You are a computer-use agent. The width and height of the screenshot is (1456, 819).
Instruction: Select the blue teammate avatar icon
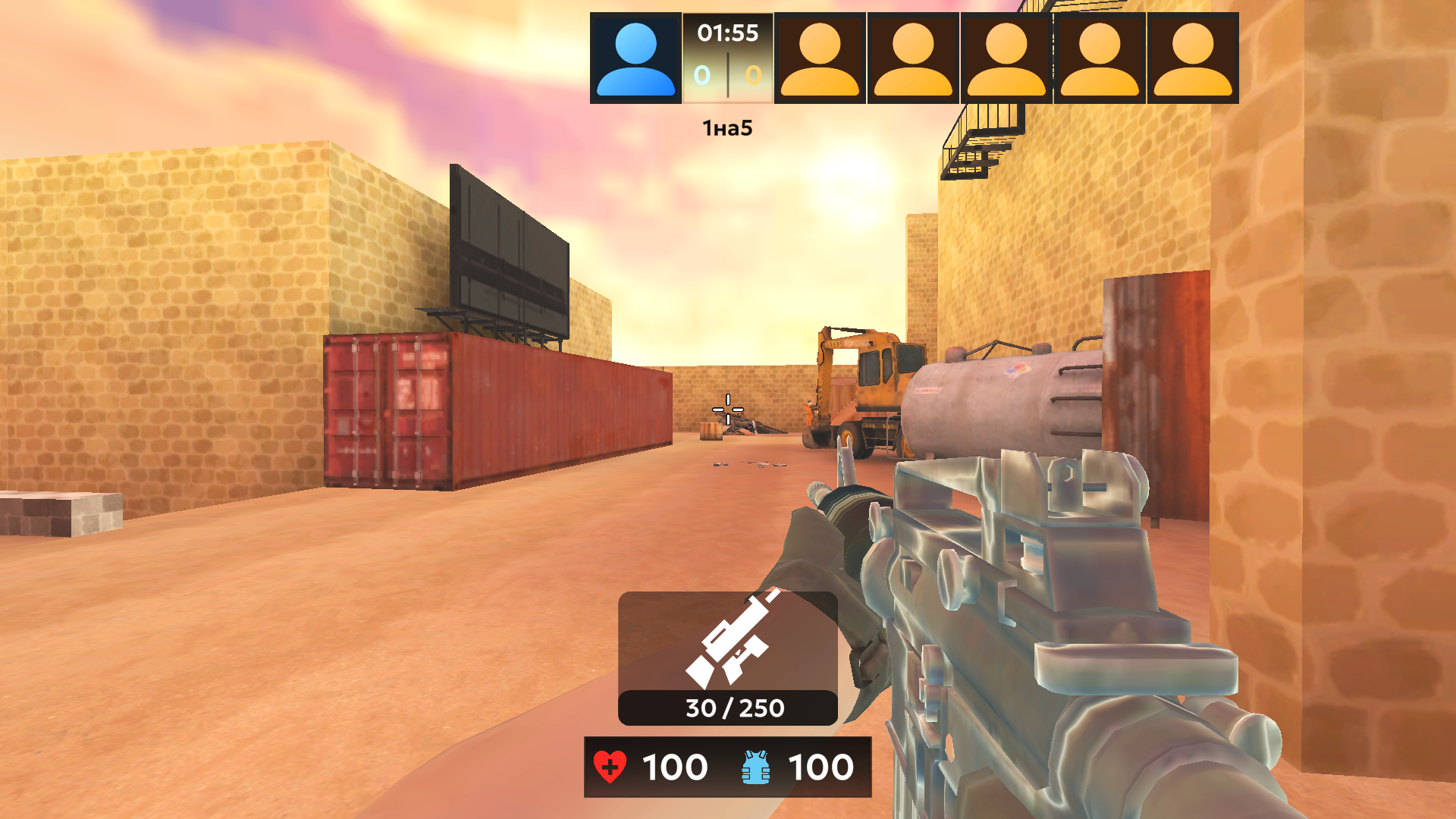tap(636, 55)
